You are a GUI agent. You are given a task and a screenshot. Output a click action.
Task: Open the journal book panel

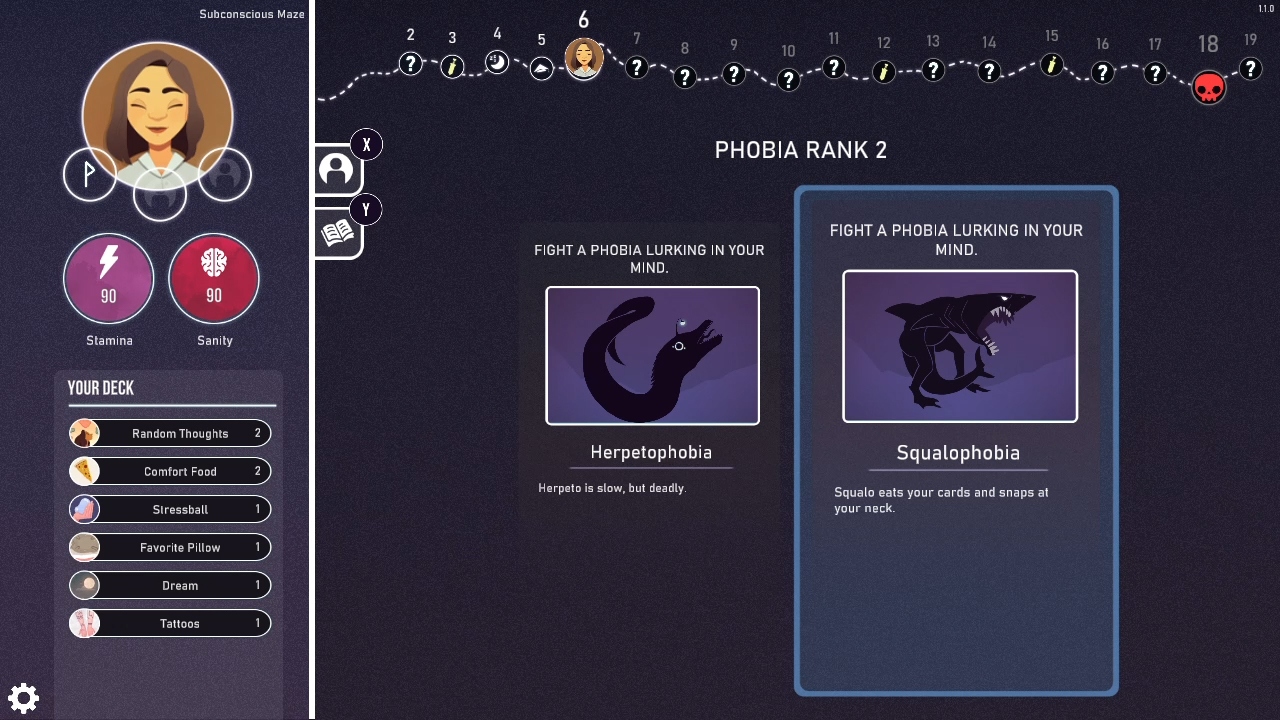click(x=336, y=232)
